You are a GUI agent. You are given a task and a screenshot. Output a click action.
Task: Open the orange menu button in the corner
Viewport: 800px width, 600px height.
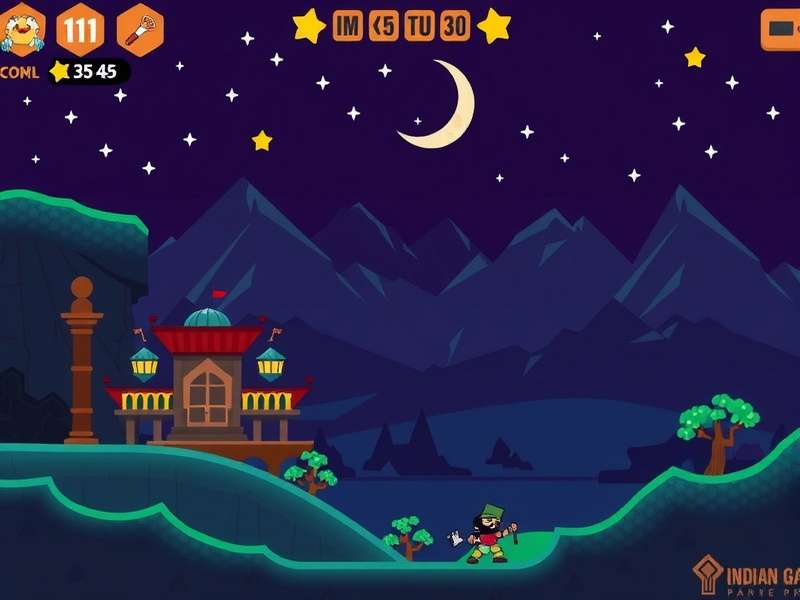[780, 29]
